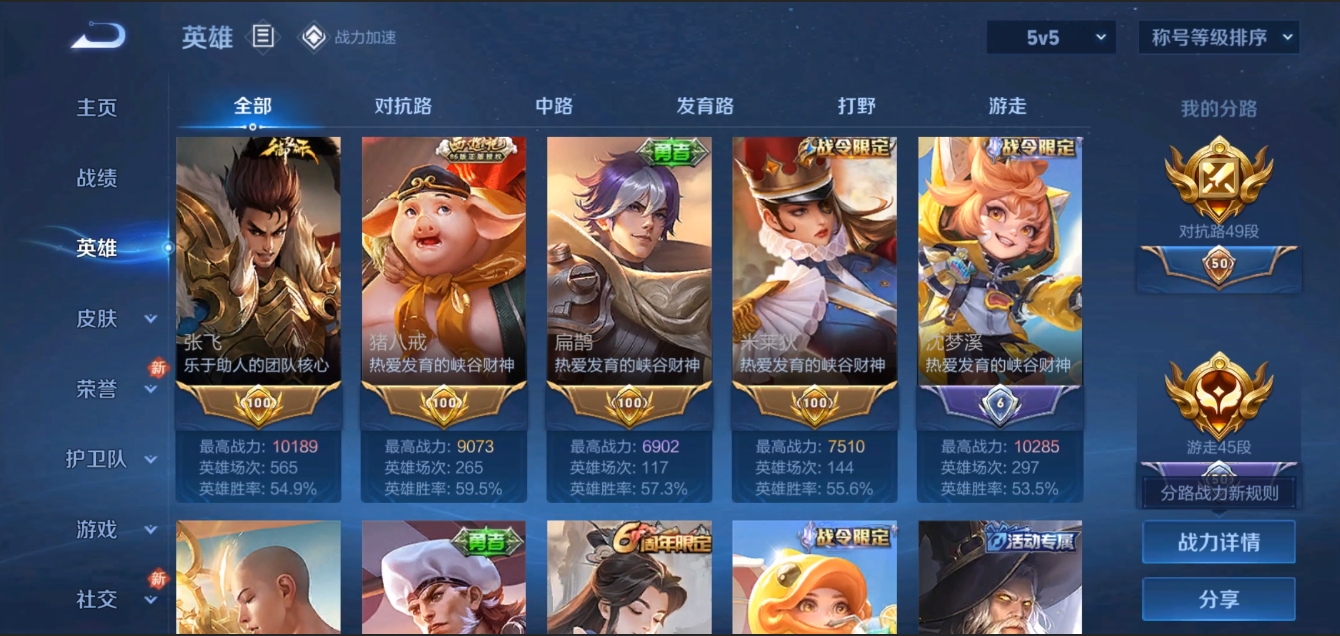This screenshot has height=636, width=1340.
Task: Expand the 皮肤 sidebar menu
Action: point(110,319)
